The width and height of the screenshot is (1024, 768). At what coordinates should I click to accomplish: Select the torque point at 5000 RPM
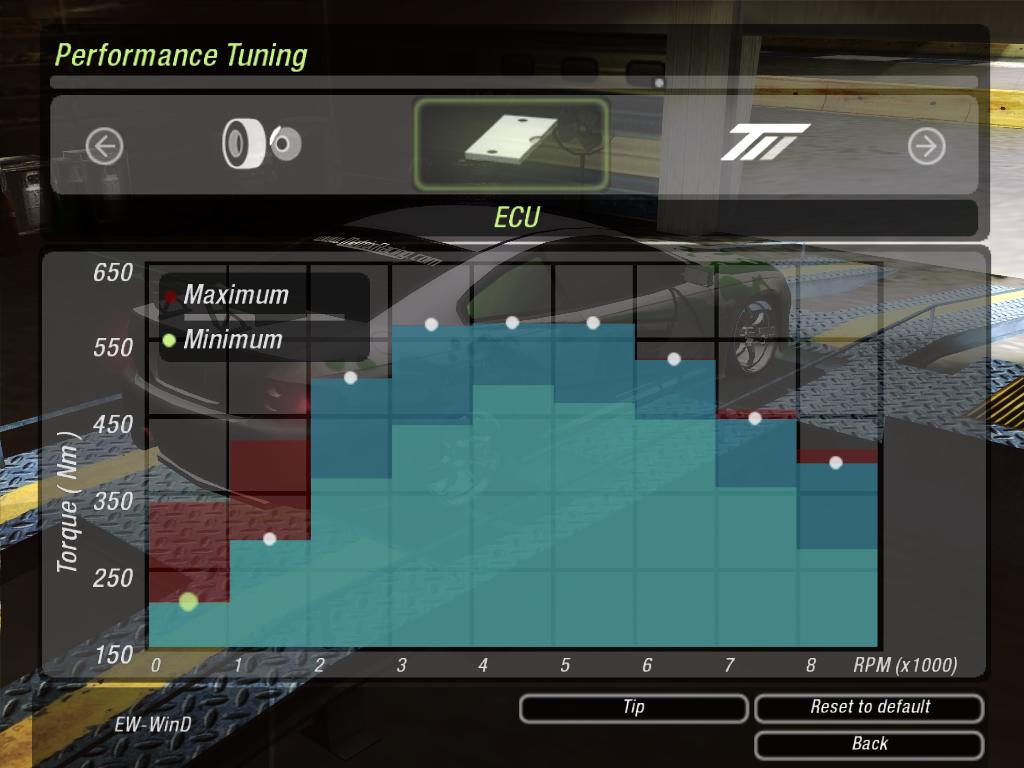click(593, 322)
